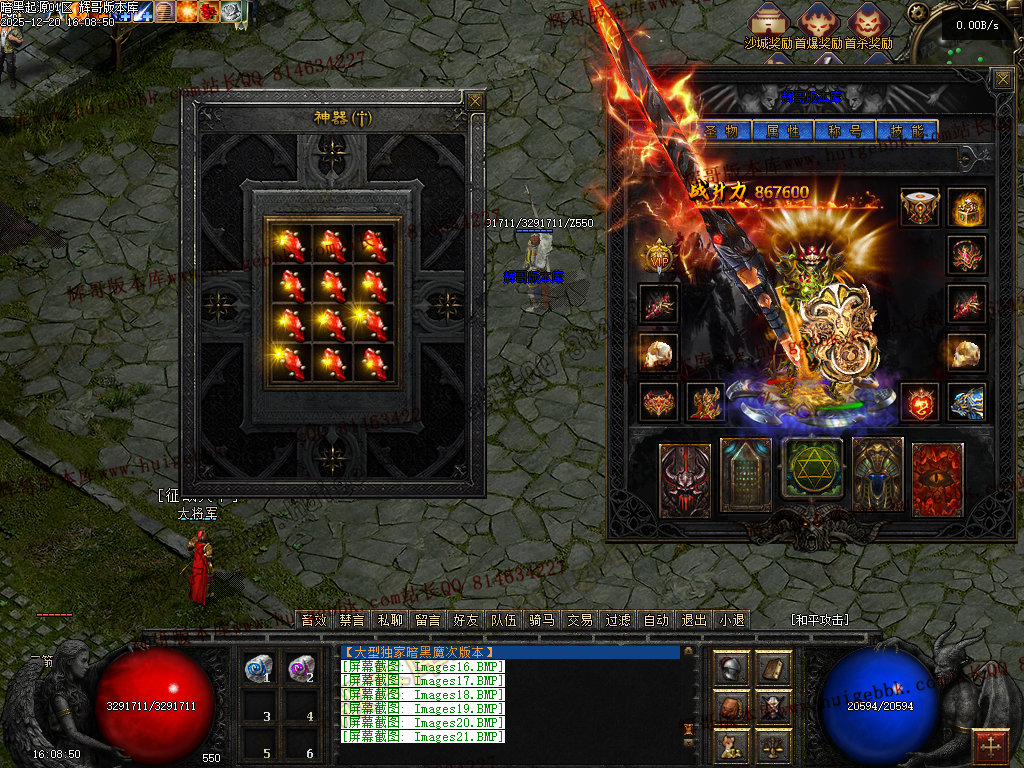Open the 属性 attributes tab
This screenshot has width=1024, height=768.
[x=783, y=131]
